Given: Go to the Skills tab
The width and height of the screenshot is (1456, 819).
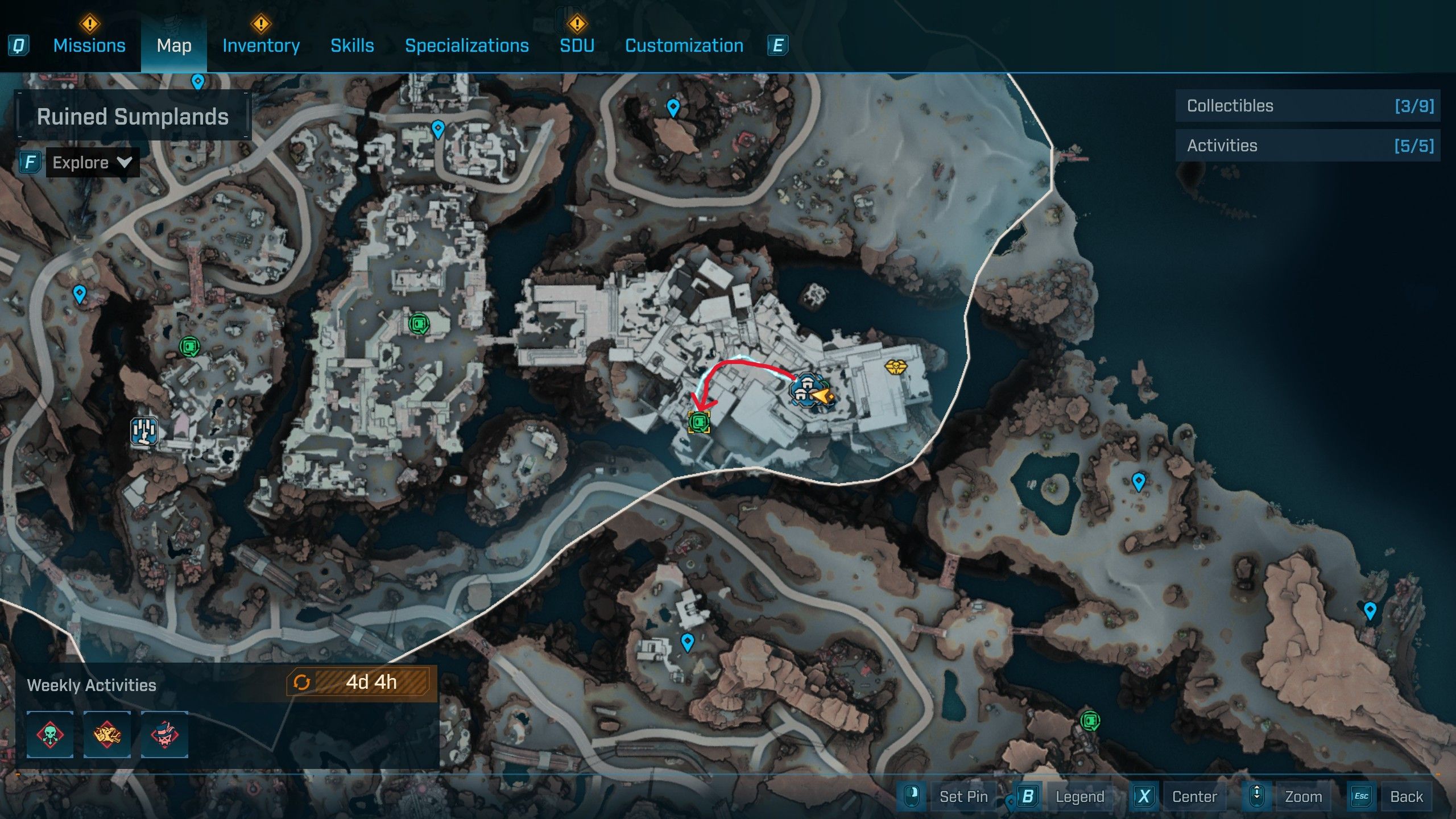Looking at the screenshot, I should click(x=352, y=45).
